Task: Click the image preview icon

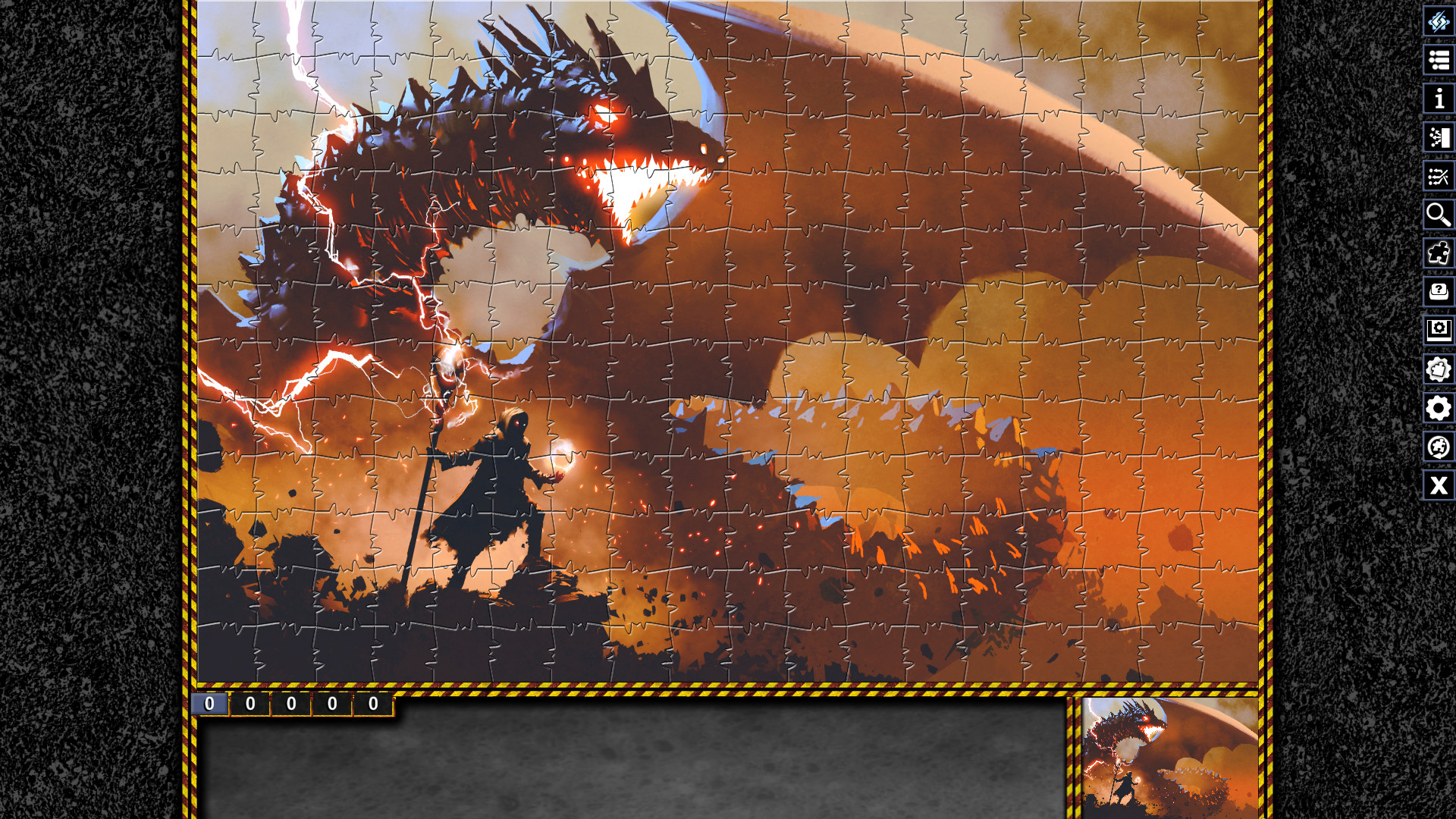Action: point(1439,331)
